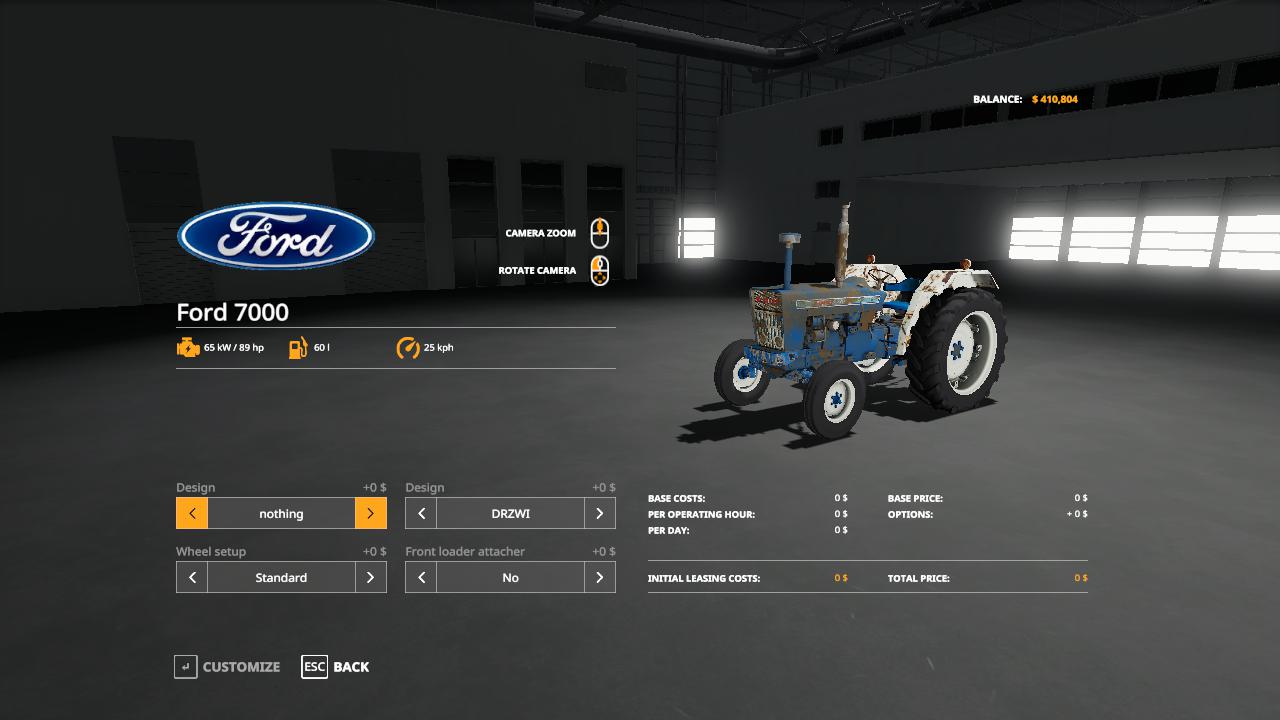Click Front loader attacher's left arrow
The width and height of the screenshot is (1280, 720).
point(421,578)
